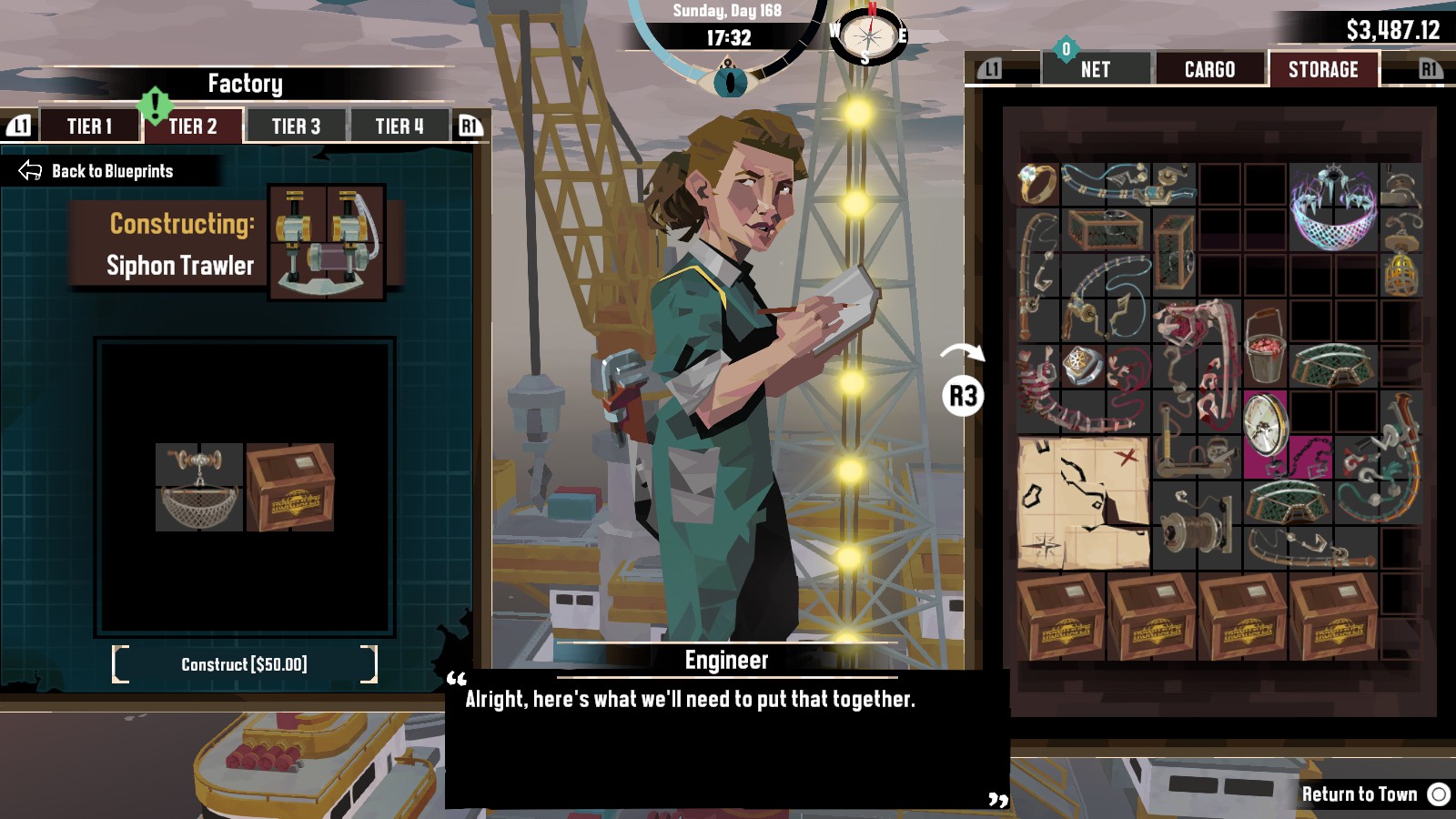Click the Siphon Trawler blueprint image
Screen dimensions: 1456x819
point(328,242)
